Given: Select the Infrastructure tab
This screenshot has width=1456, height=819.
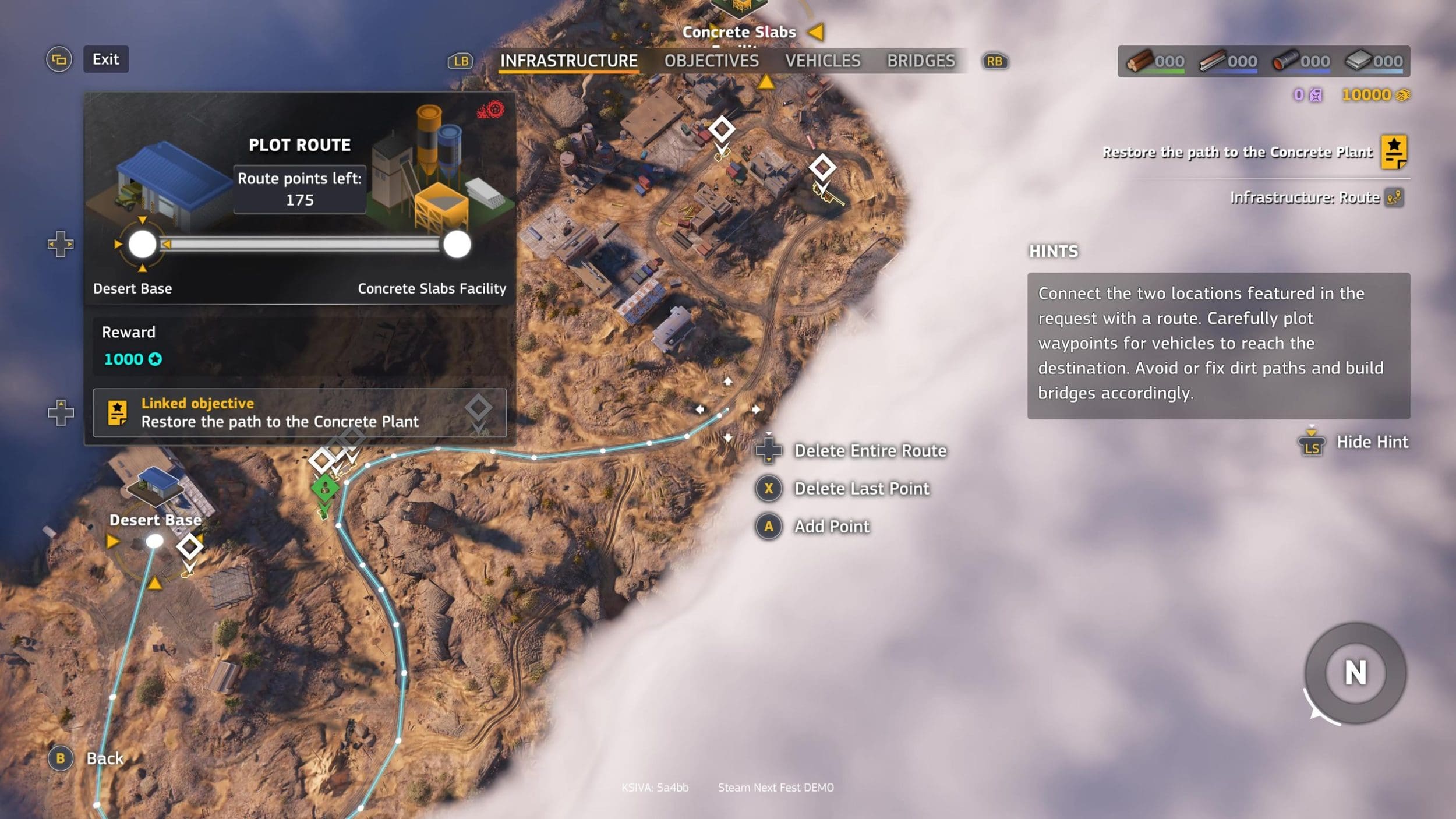Looking at the screenshot, I should (568, 61).
